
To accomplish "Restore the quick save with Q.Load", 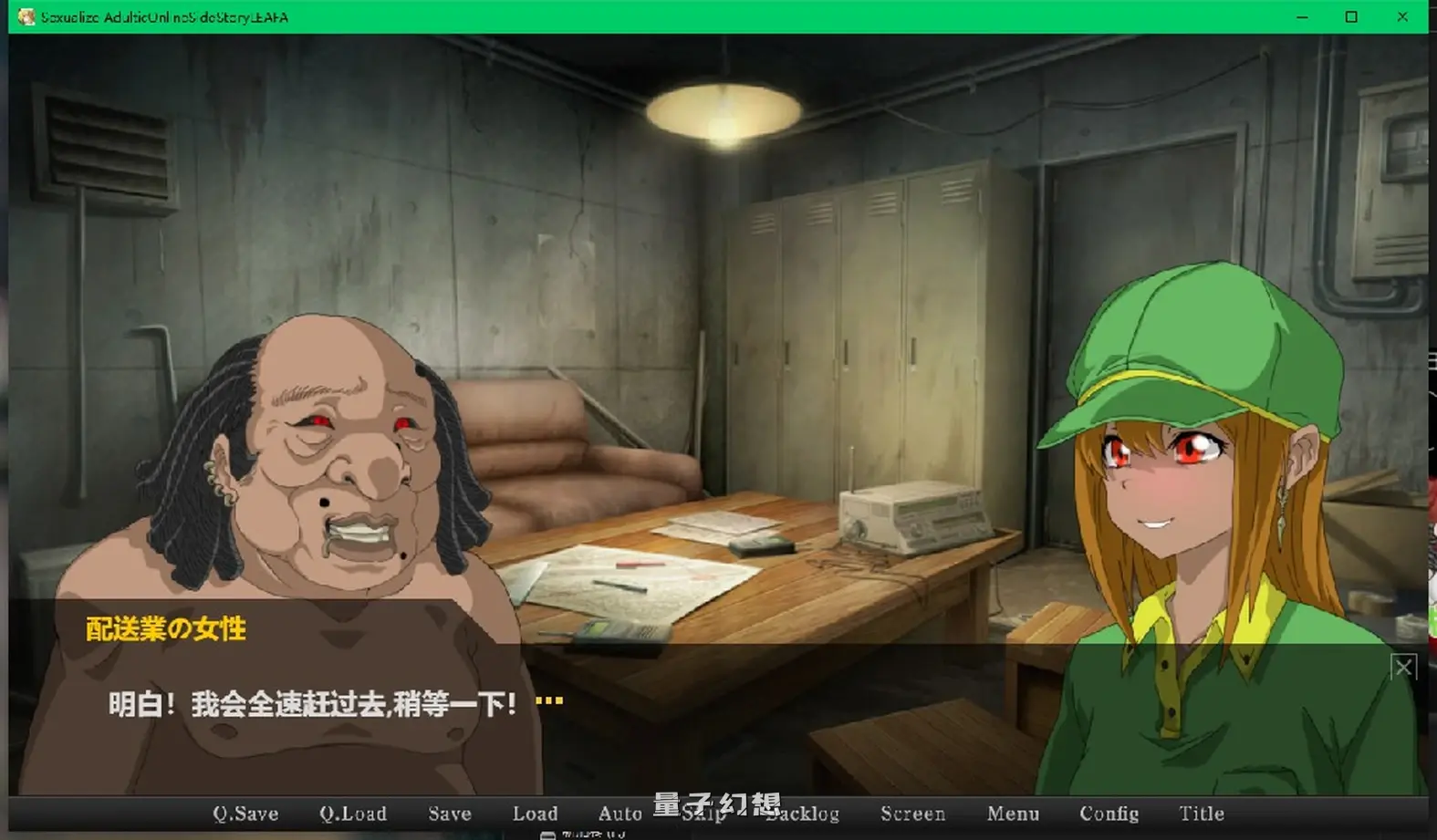I will (352, 813).
